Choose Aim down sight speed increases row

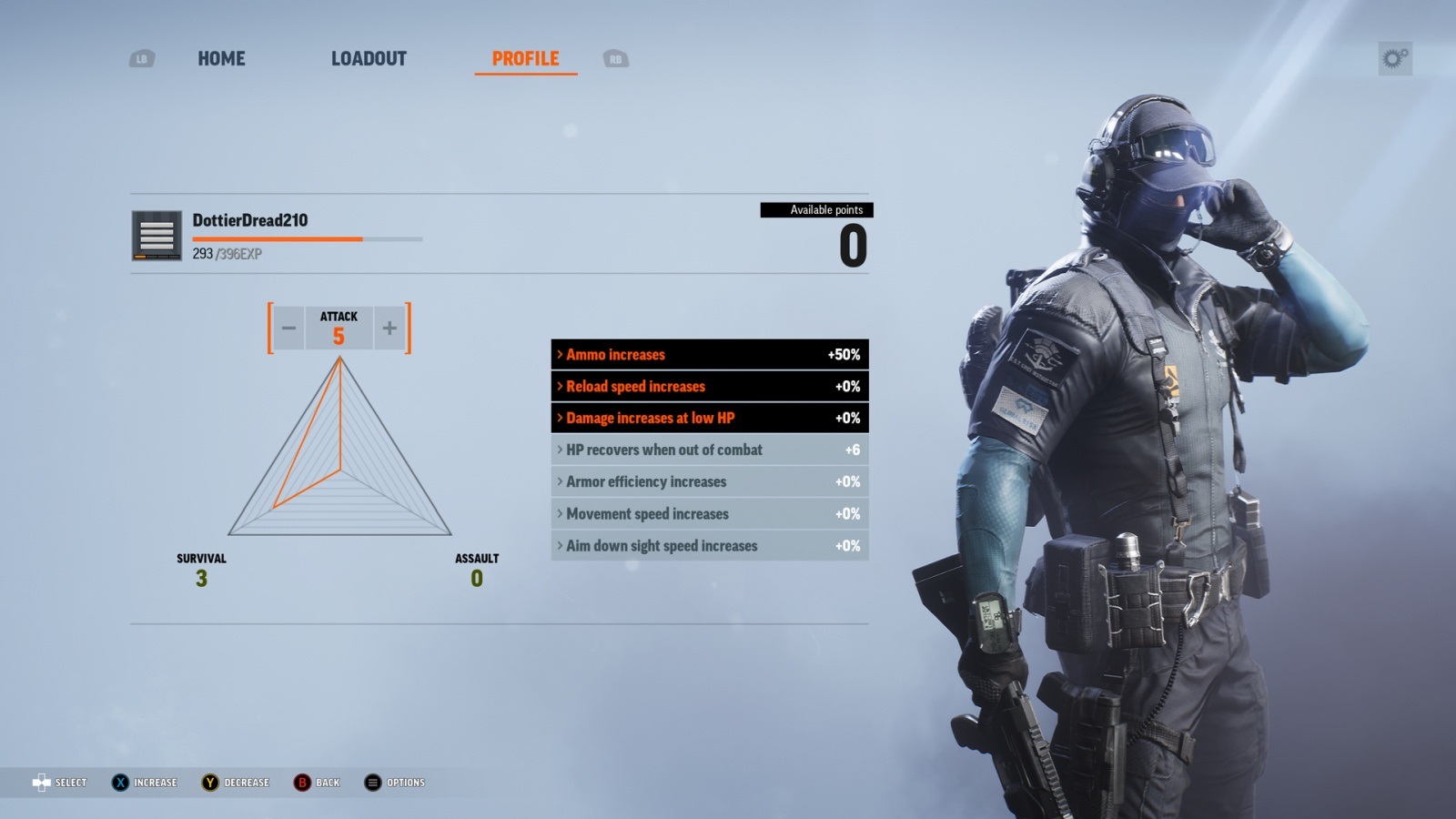click(x=709, y=546)
